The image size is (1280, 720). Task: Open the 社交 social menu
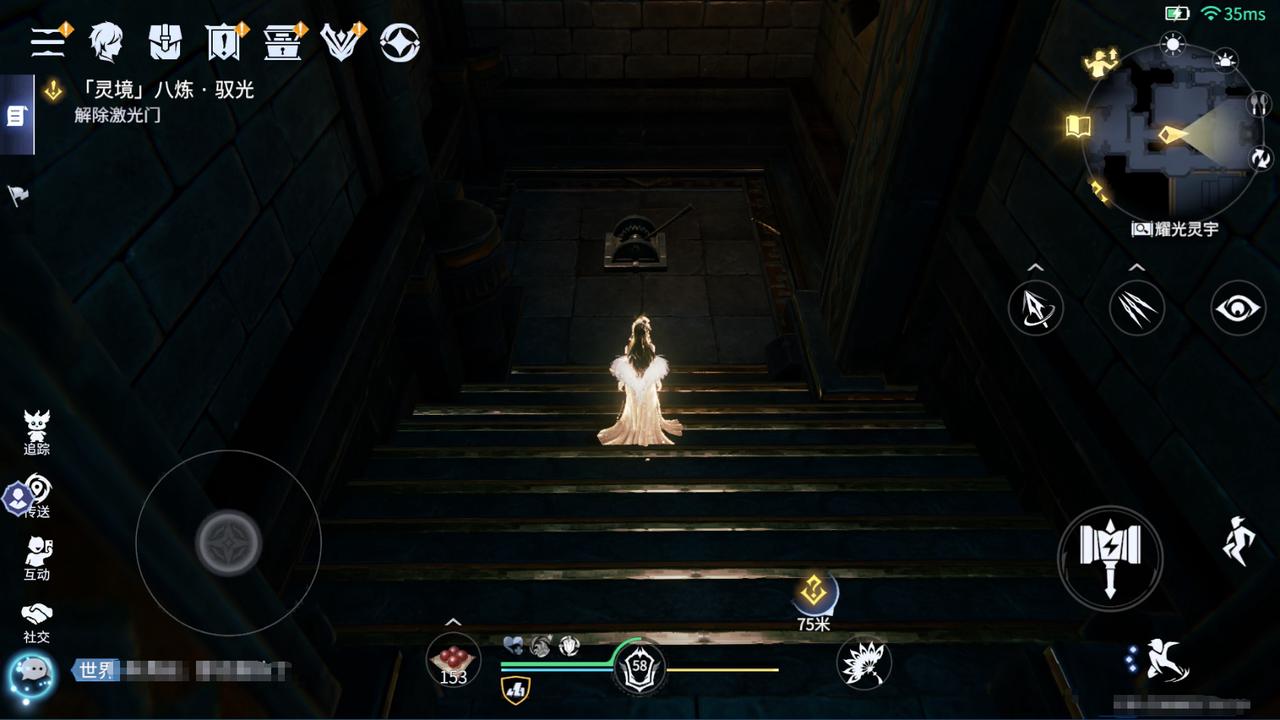pyautogui.click(x=37, y=622)
